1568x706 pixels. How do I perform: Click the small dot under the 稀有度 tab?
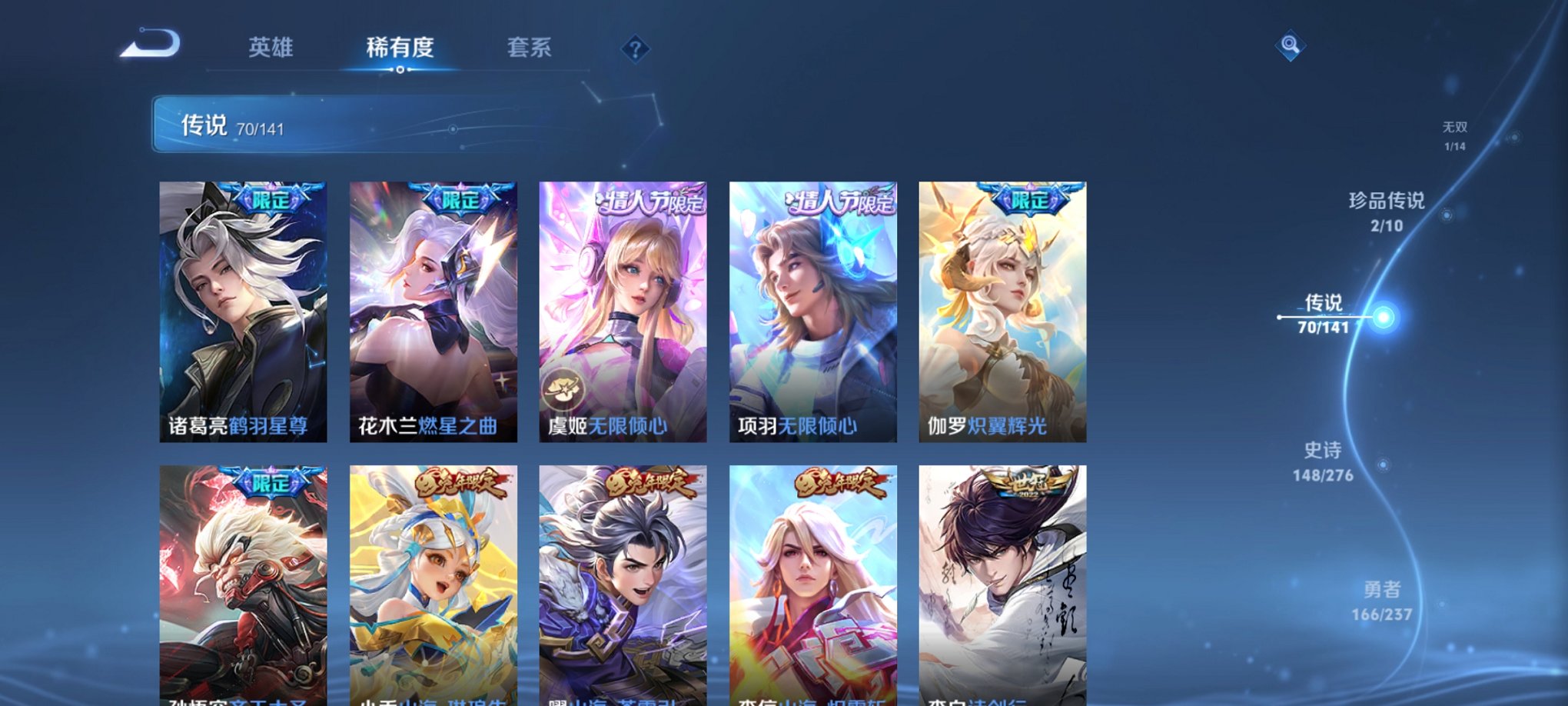399,70
